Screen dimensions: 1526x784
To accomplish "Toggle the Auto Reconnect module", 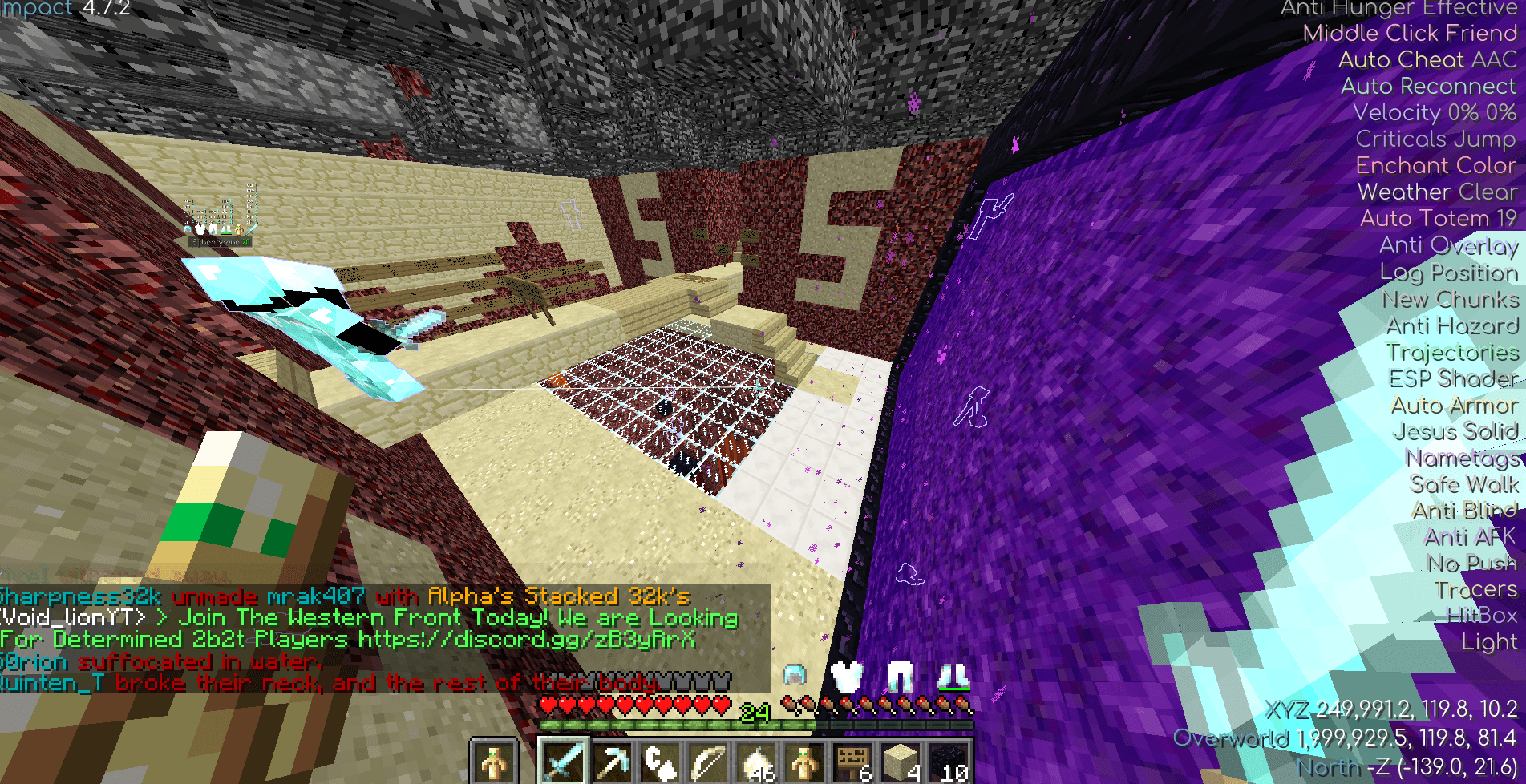I will coord(1427,86).
